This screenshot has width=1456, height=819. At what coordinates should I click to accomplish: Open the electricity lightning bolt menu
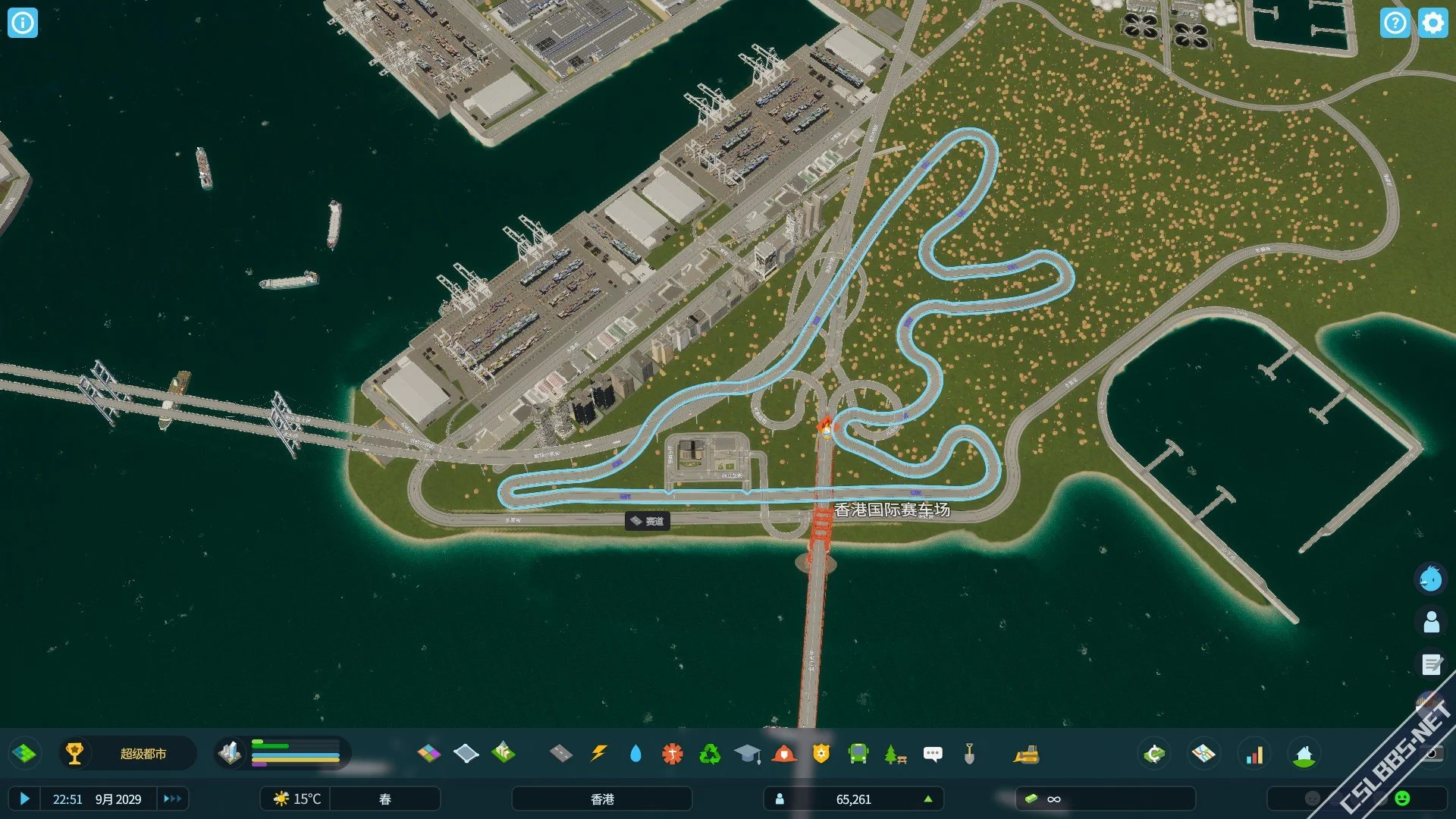coord(598,753)
